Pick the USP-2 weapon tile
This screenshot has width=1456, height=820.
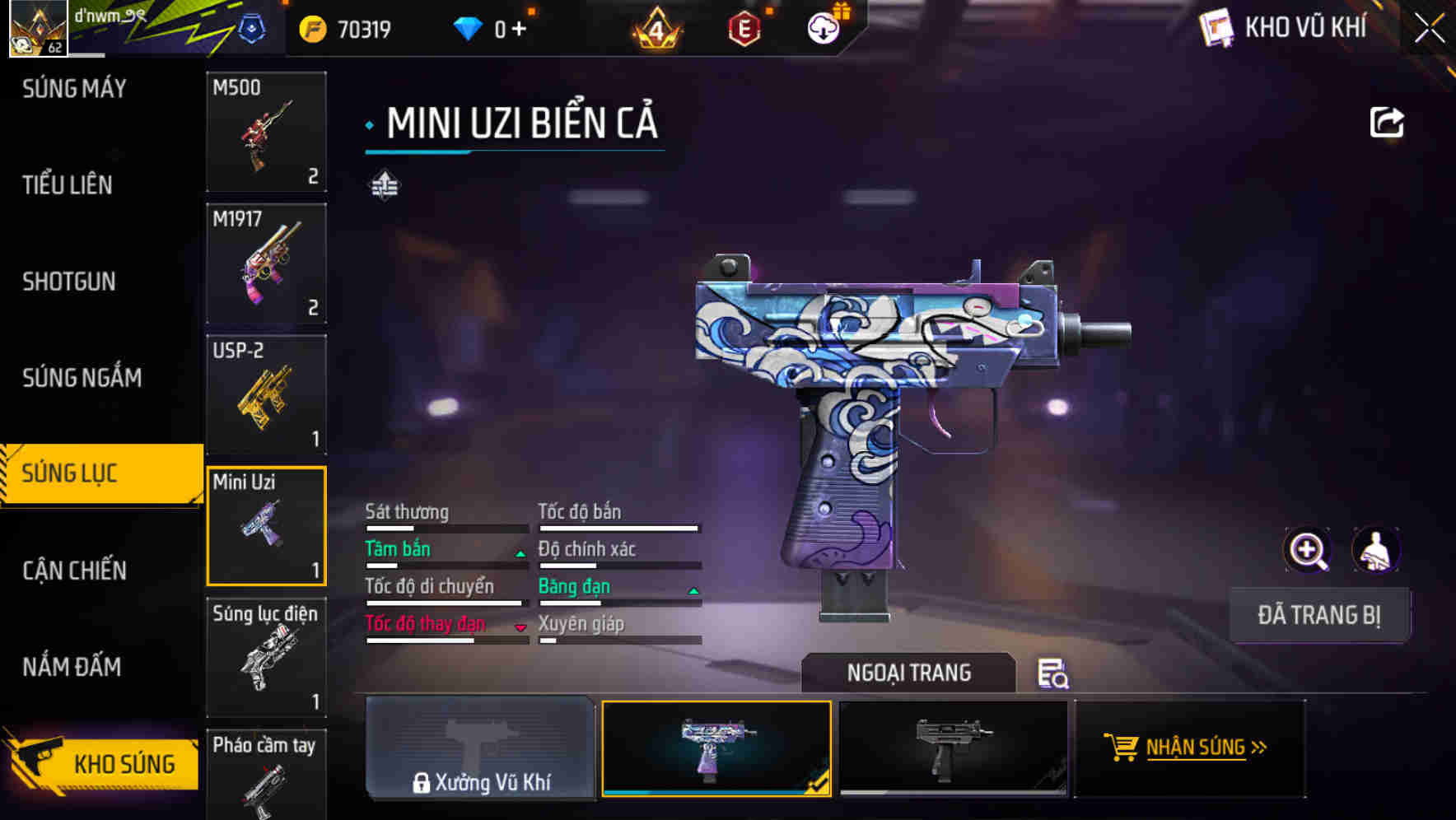point(266,395)
